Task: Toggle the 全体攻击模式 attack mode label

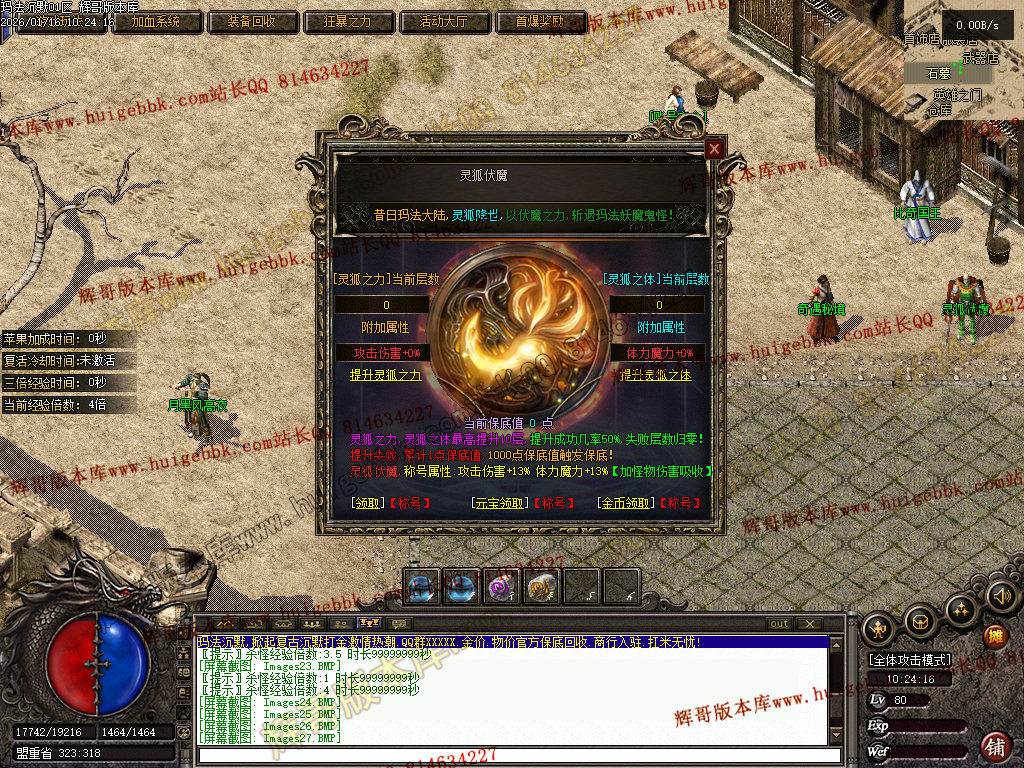Action: [x=909, y=661]
